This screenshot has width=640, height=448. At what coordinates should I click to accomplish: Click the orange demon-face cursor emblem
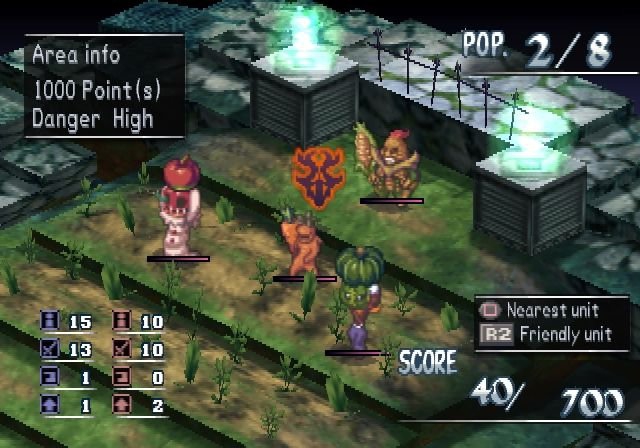[318, 172]
